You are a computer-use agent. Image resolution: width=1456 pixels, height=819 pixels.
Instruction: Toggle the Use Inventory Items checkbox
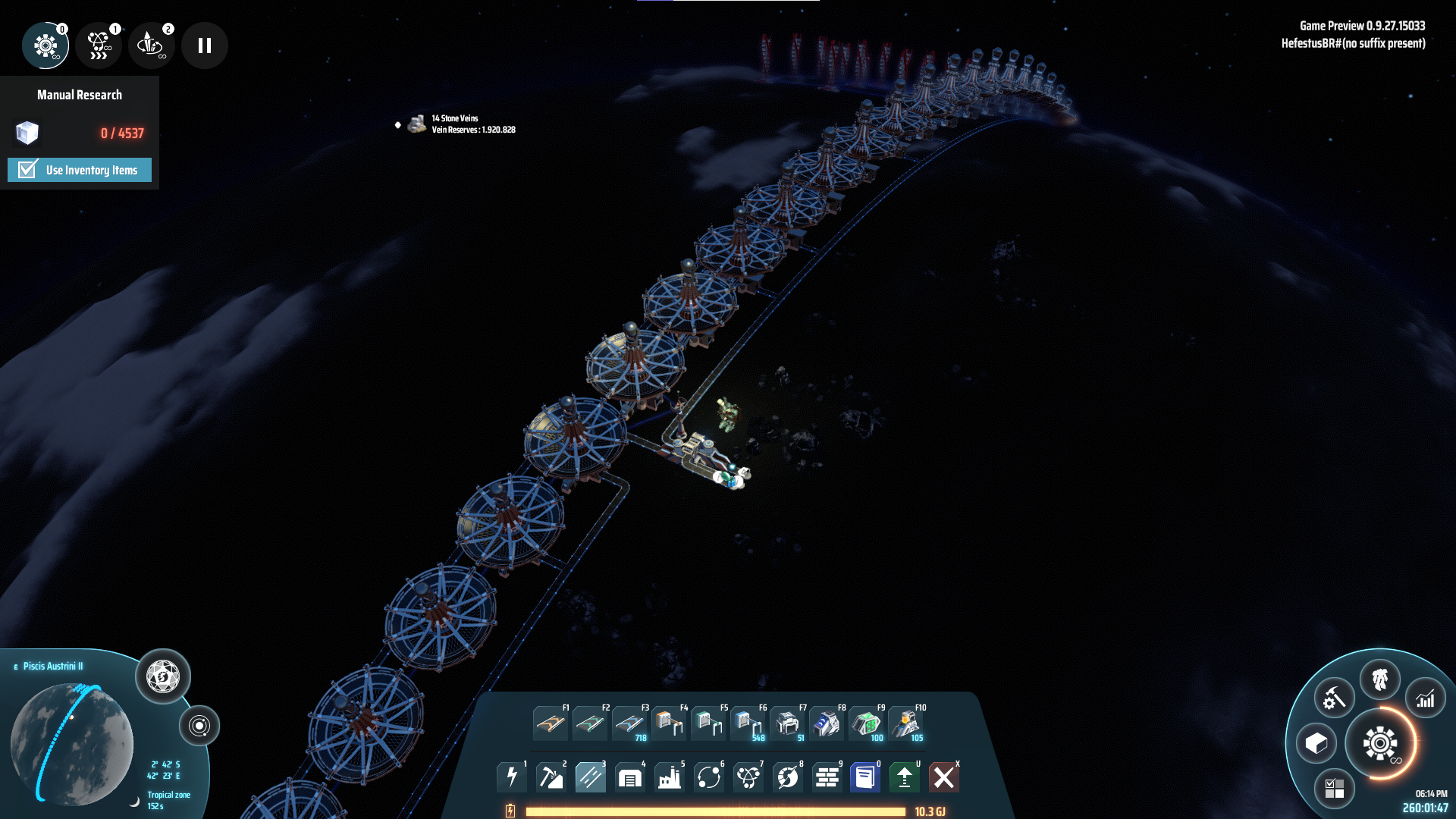coord(28,170)
